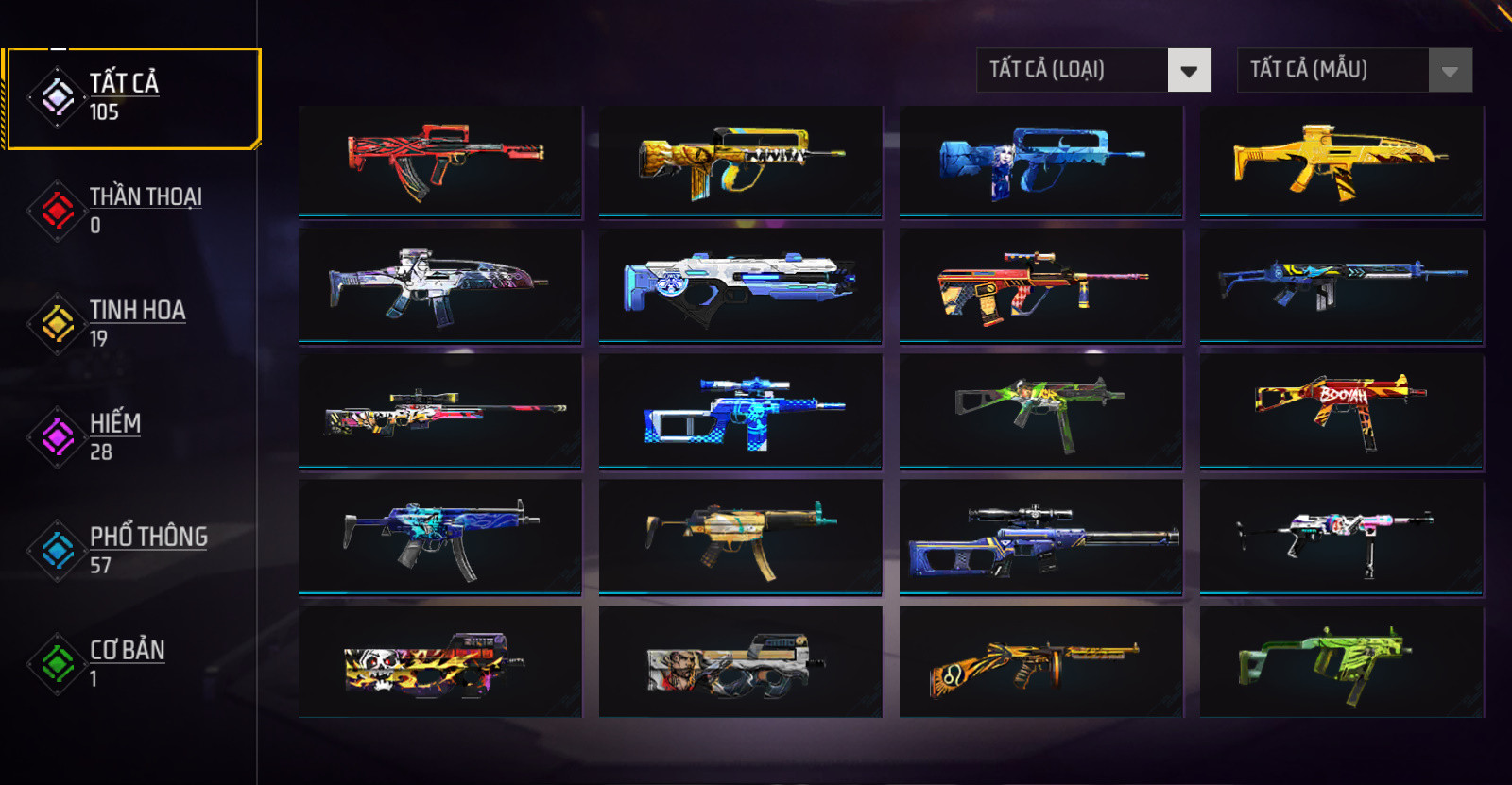The width and height of the screenshot is (1512, 785).
Task: Select the orange tiger-striped Thompson skin
Action: pos(1040,661)
